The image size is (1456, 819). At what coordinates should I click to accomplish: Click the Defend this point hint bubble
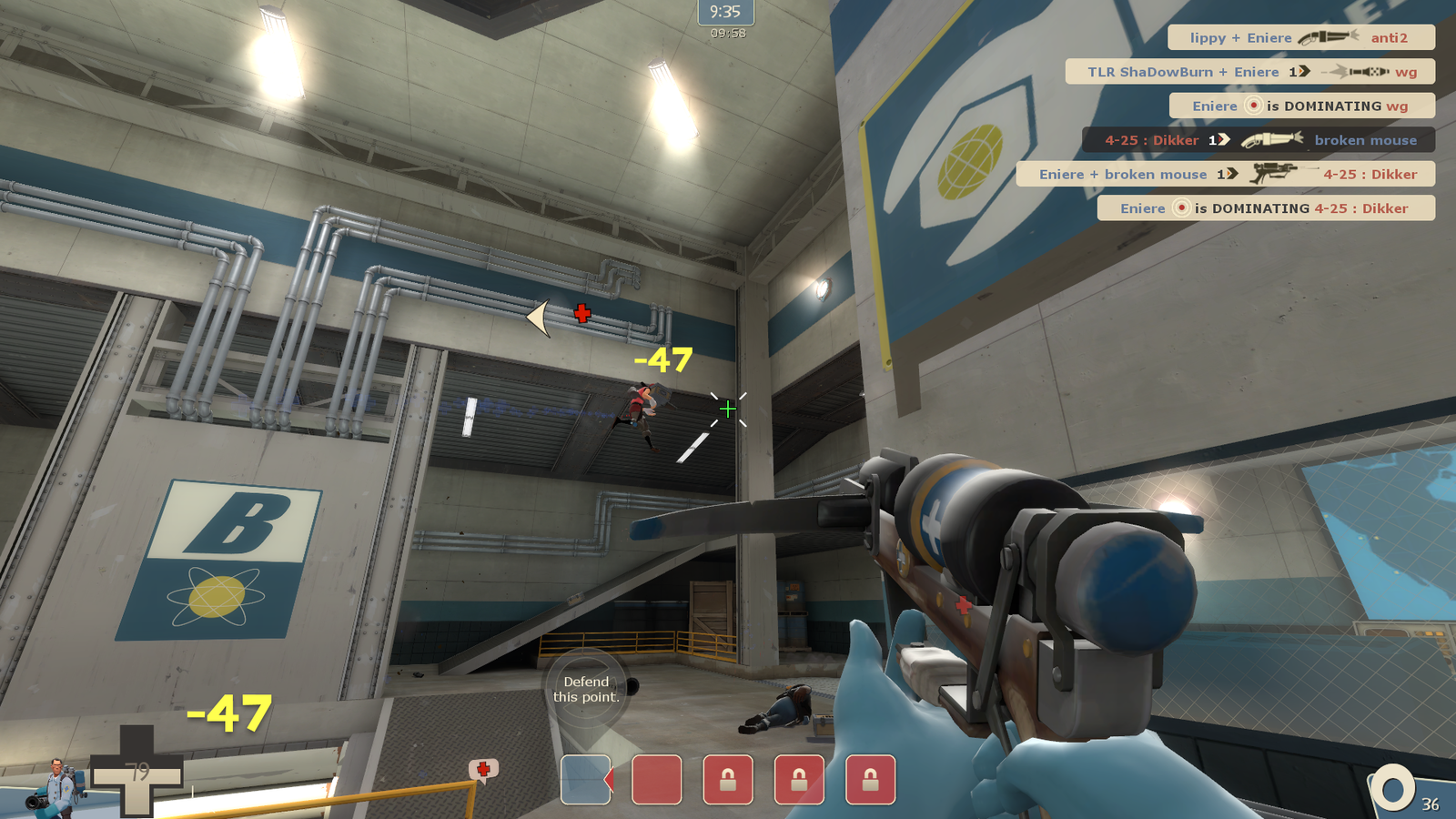pos(586,690)
